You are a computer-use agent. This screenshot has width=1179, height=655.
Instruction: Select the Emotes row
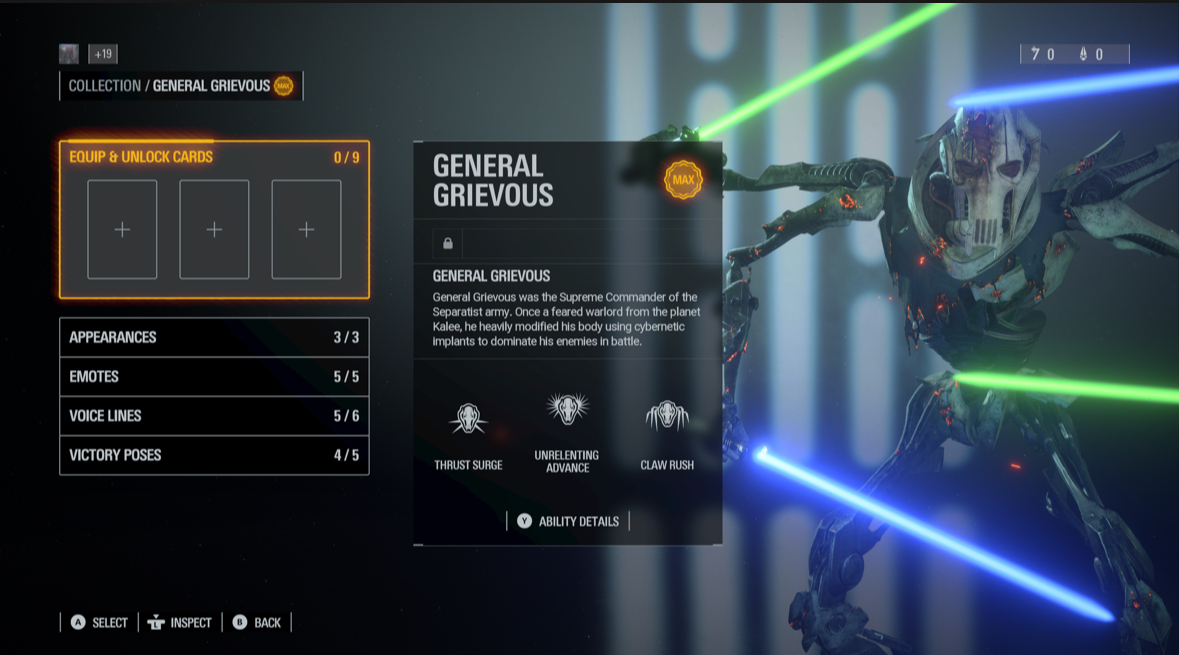pyautogui.click(x=214, y=377)
